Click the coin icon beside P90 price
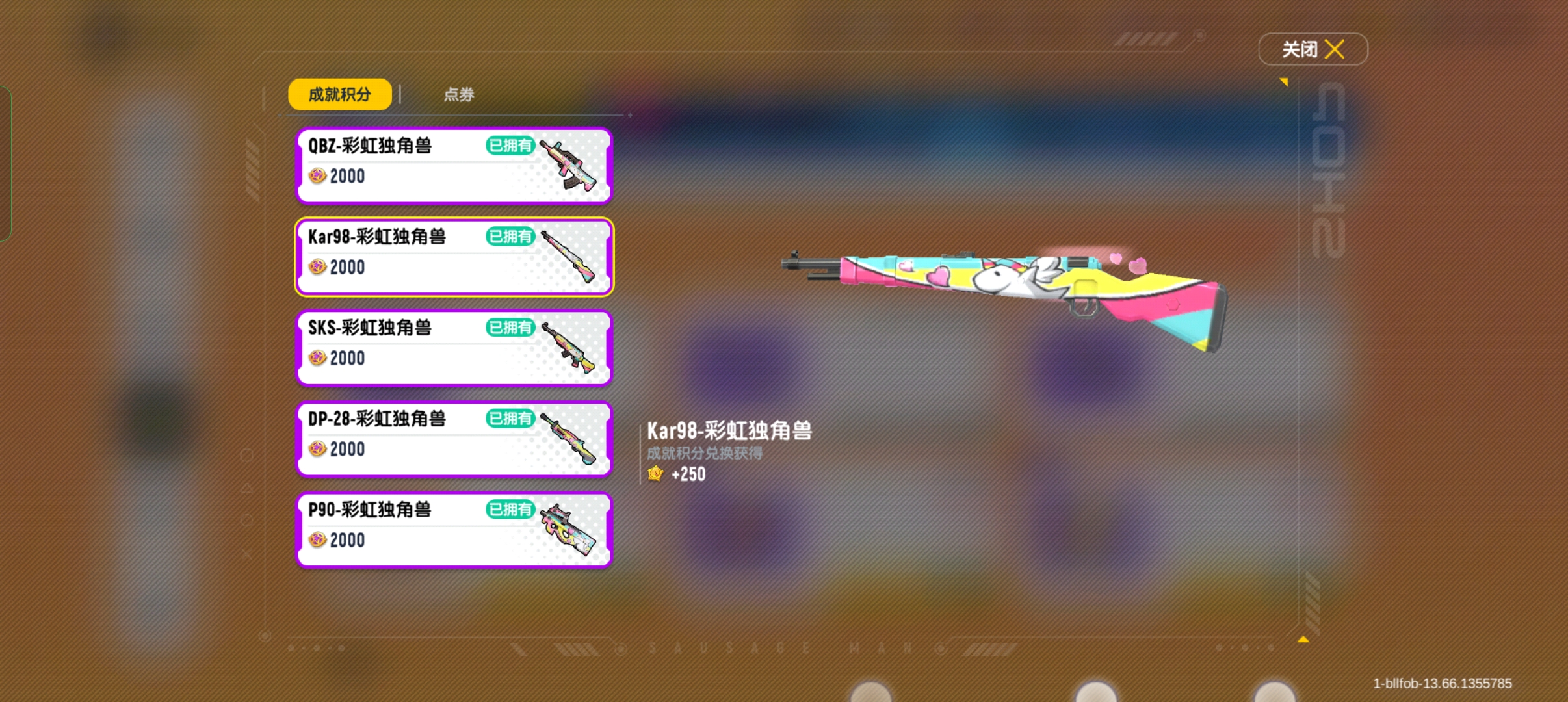1568x702 pixels. click(x=317, y=540)
